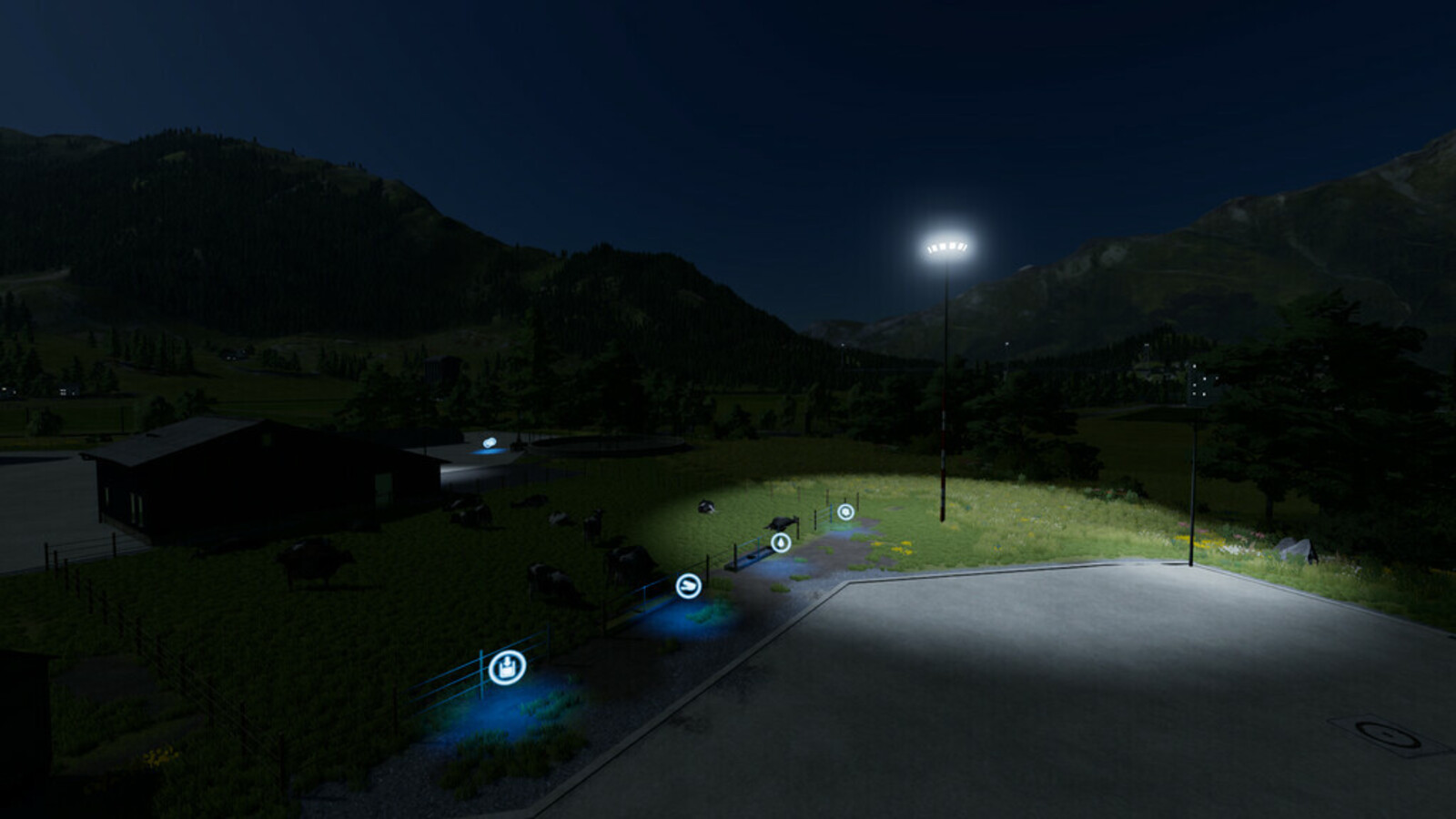This screenshot has width=1456, height=819.
Task: Click the circled bucket icon in the pasture corner
Action: coord(507,667)
